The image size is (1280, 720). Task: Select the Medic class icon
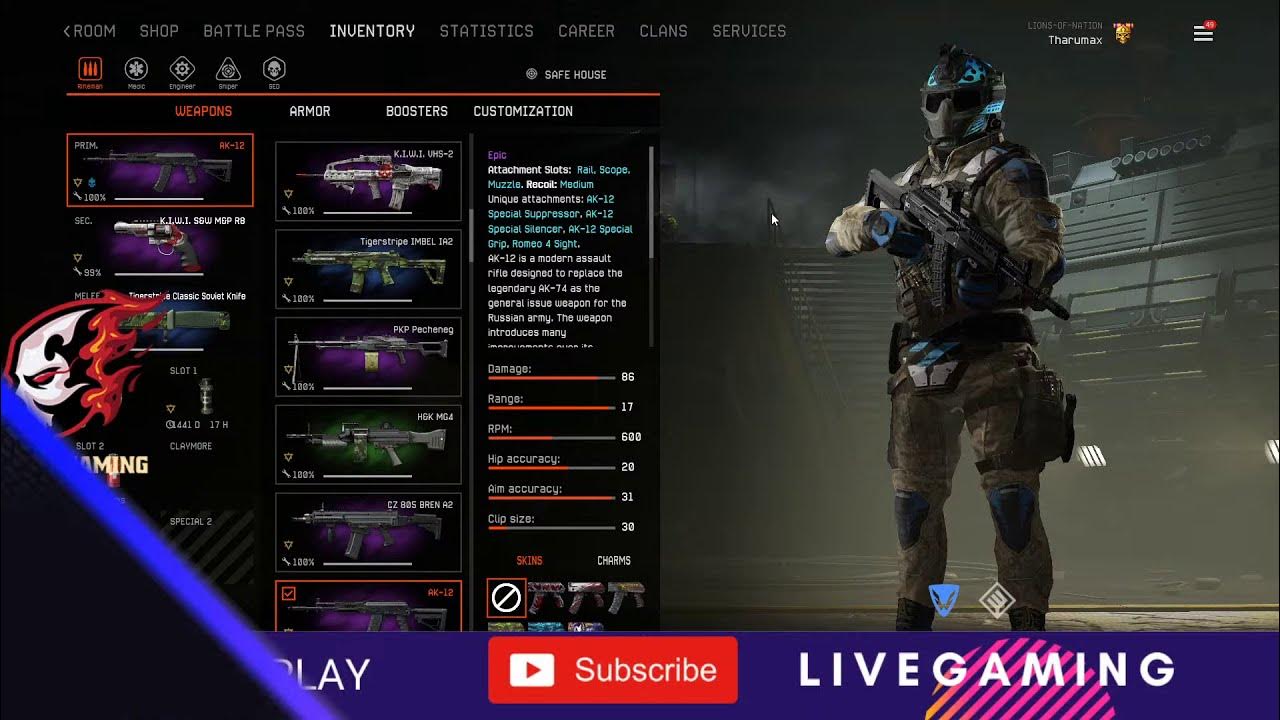[136, 70]
